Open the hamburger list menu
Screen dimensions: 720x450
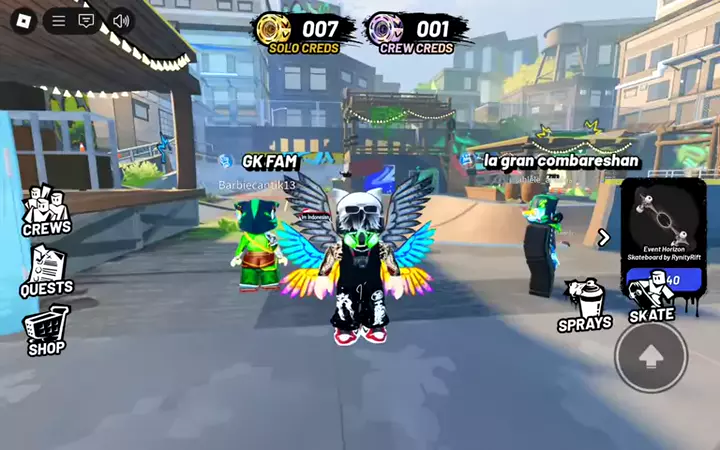[x=59, y=20]
